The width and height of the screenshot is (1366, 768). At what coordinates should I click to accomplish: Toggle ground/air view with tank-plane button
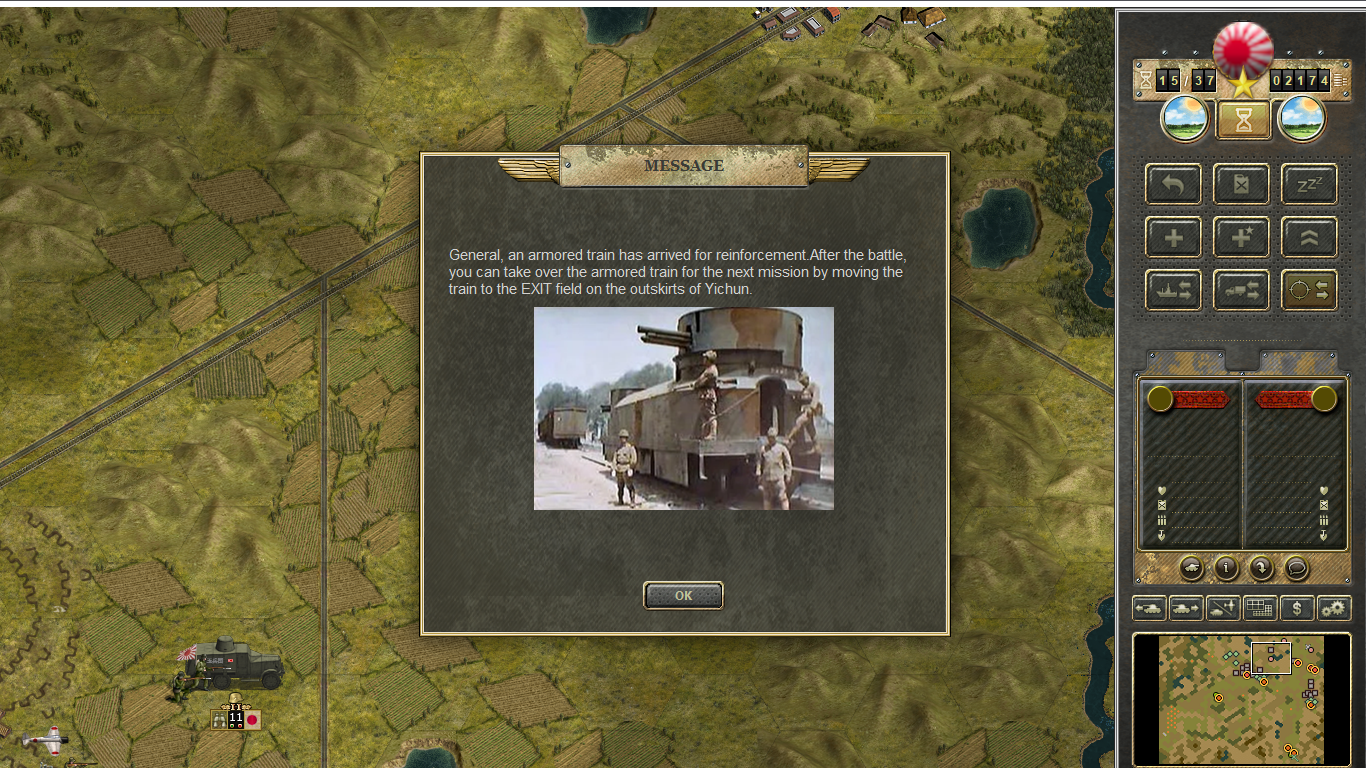coord(1223,607)
